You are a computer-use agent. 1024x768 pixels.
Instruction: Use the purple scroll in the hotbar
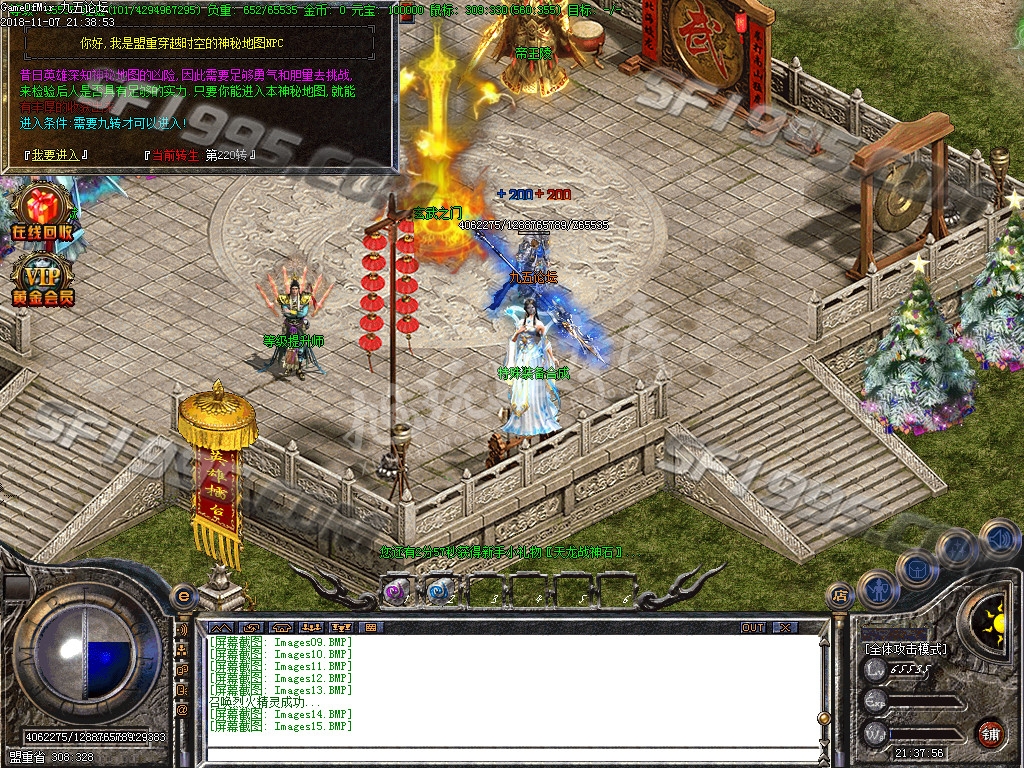[x=397, y=590]
